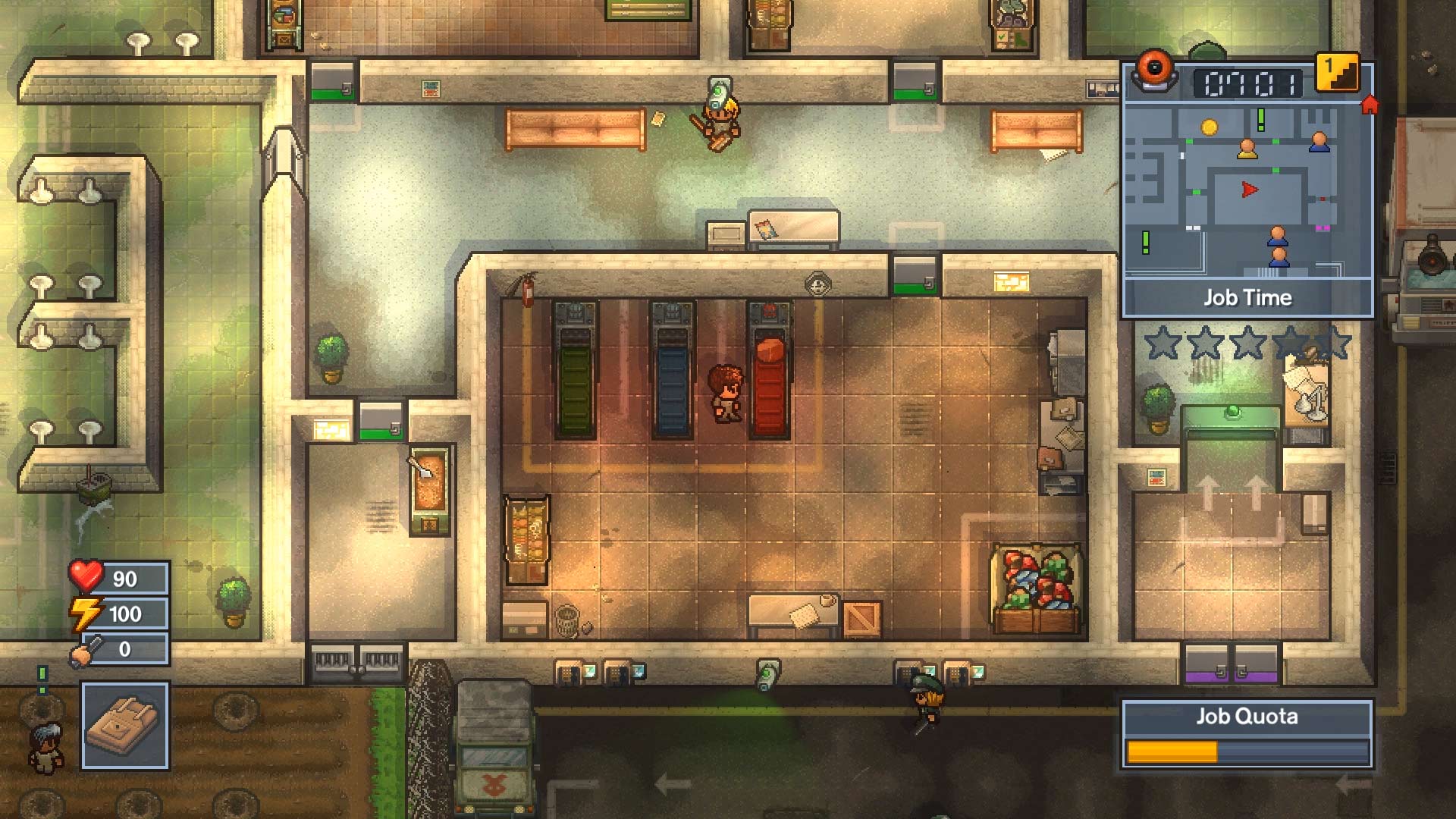Click the red objective arrow on the minimap
Viewport: 1456px width, 819px height.
click(1250, 188)
